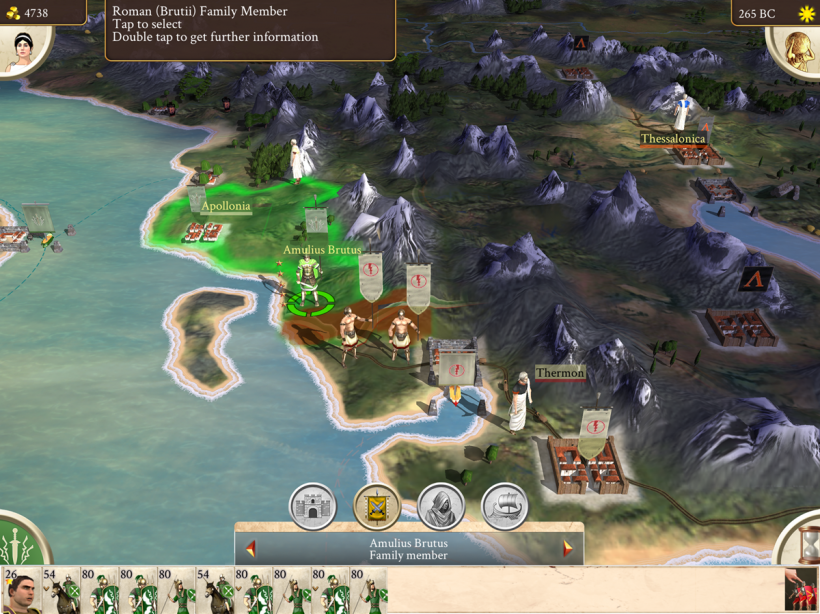
Task: Open the fleets tab with the ship icon
Action: 505,507
